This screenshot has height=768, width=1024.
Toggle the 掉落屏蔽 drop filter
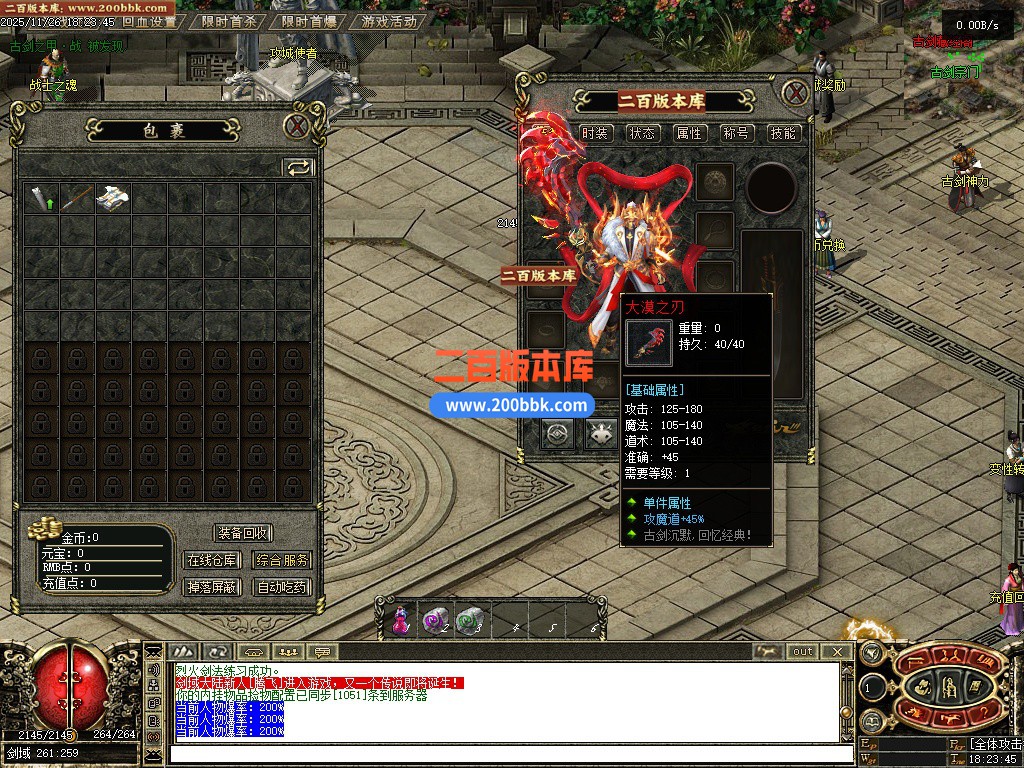point(211,587)
